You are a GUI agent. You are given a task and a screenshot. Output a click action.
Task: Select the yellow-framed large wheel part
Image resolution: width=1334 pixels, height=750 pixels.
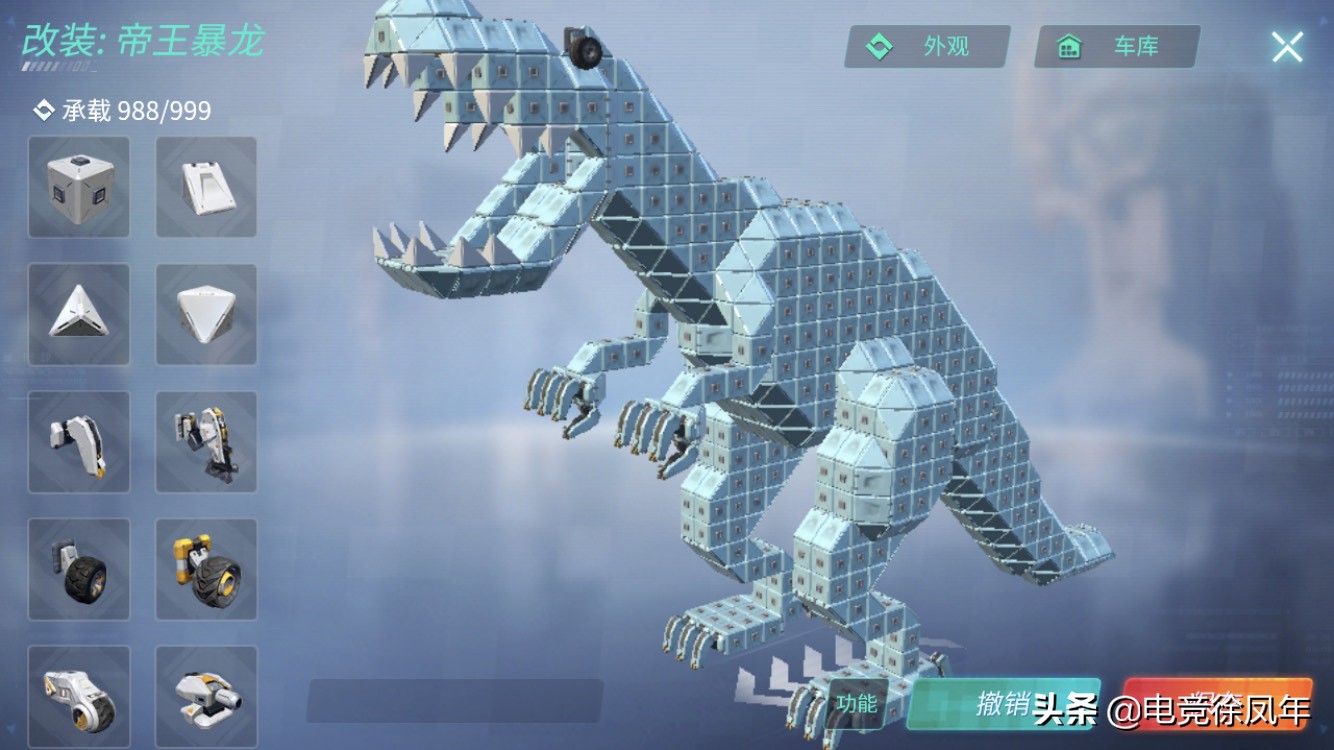(x=206, y=568)
